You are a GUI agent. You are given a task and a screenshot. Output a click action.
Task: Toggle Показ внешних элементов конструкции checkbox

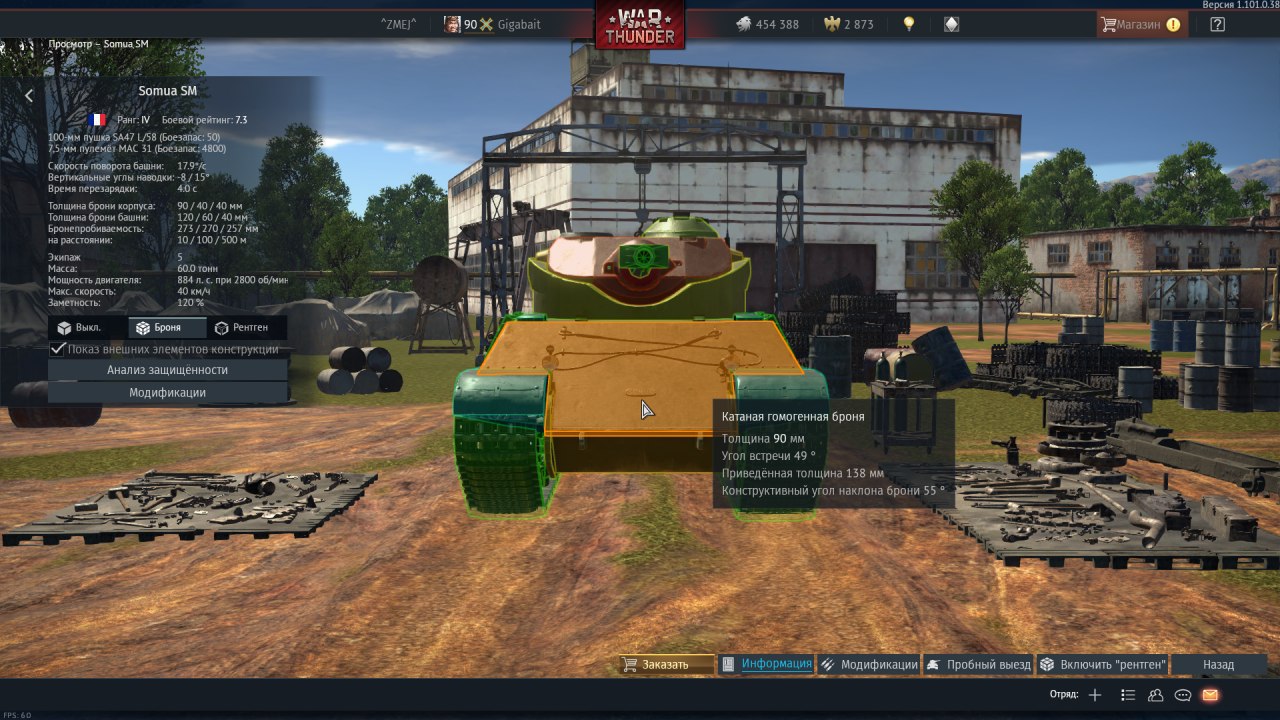(58, 349)
